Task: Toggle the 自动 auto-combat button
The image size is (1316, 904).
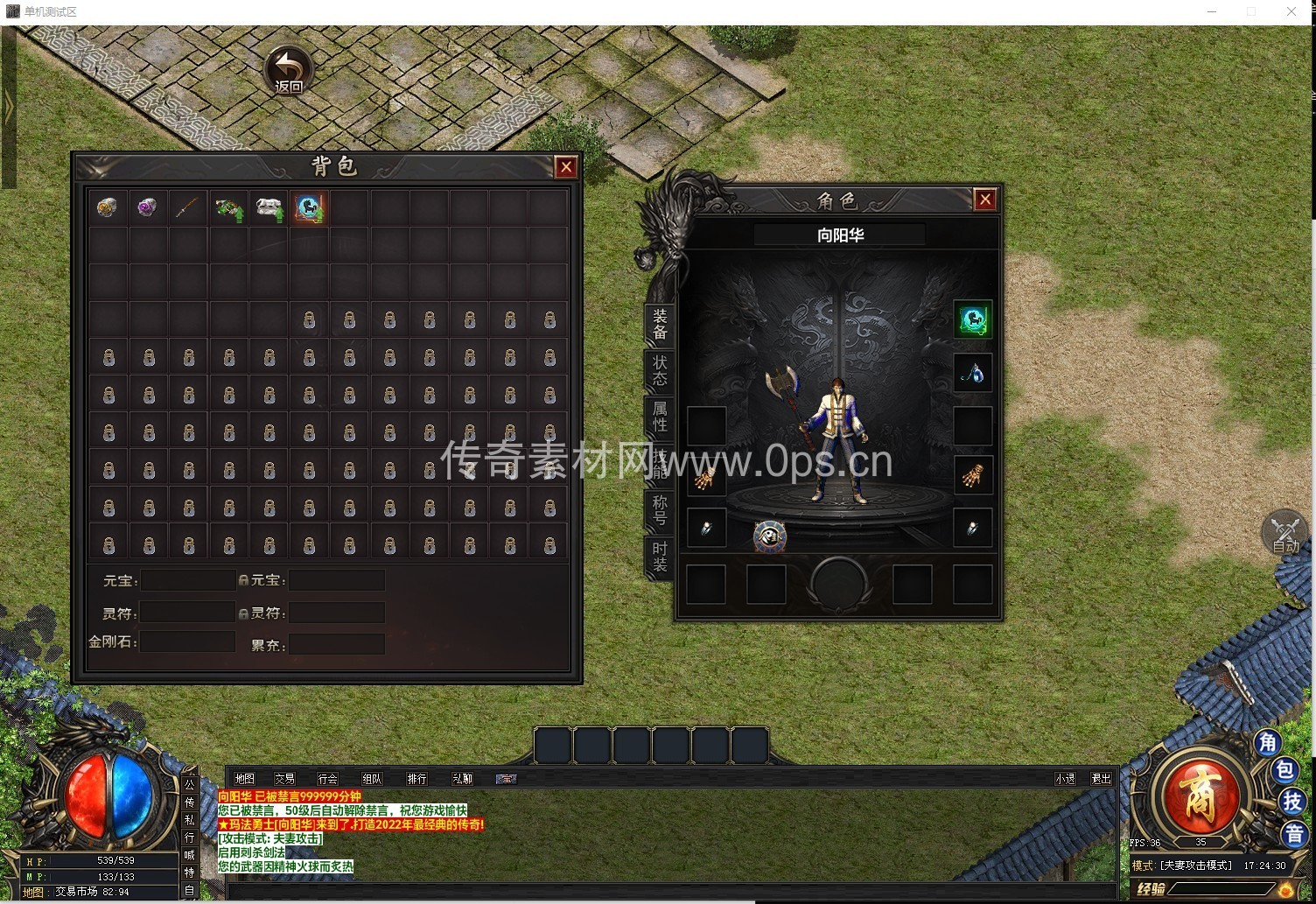Action: coord(1284,533)
